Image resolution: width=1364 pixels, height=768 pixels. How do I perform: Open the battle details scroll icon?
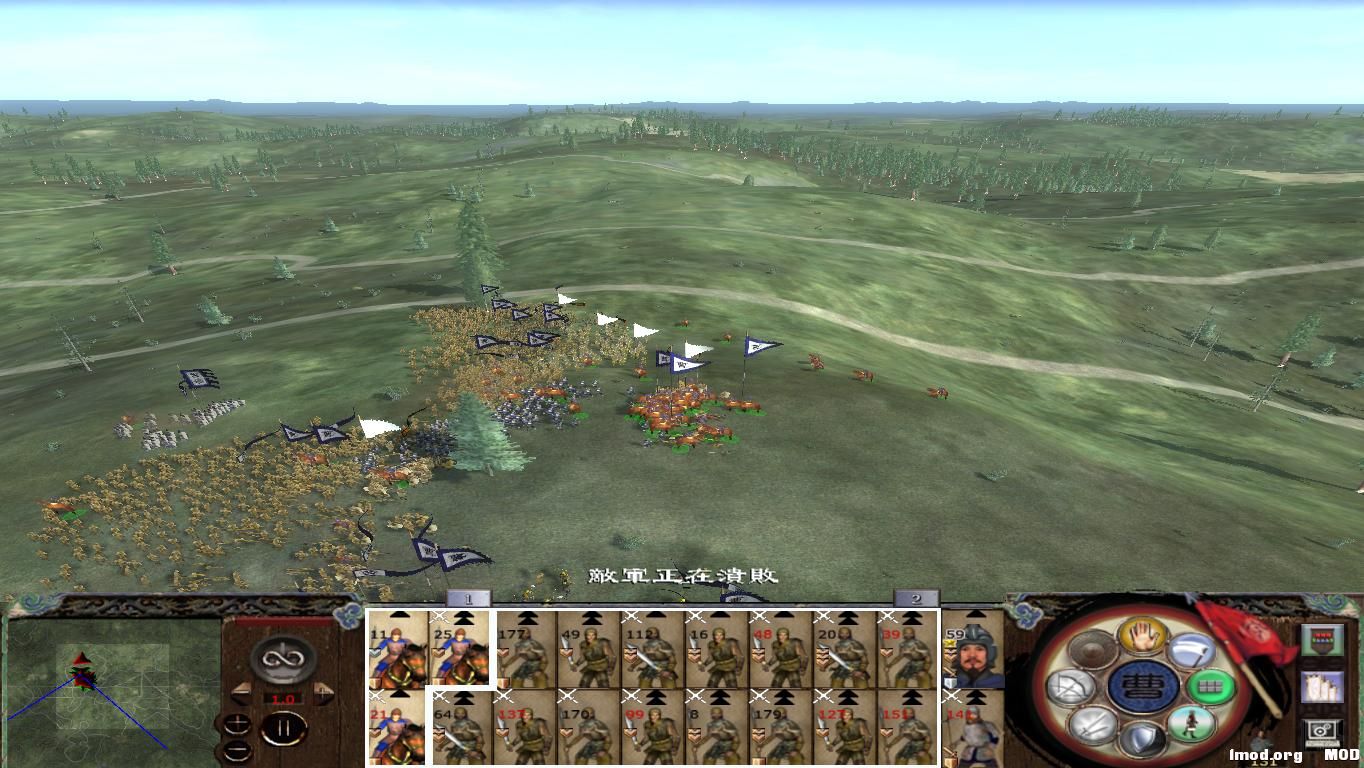[x=1323, y=688]
